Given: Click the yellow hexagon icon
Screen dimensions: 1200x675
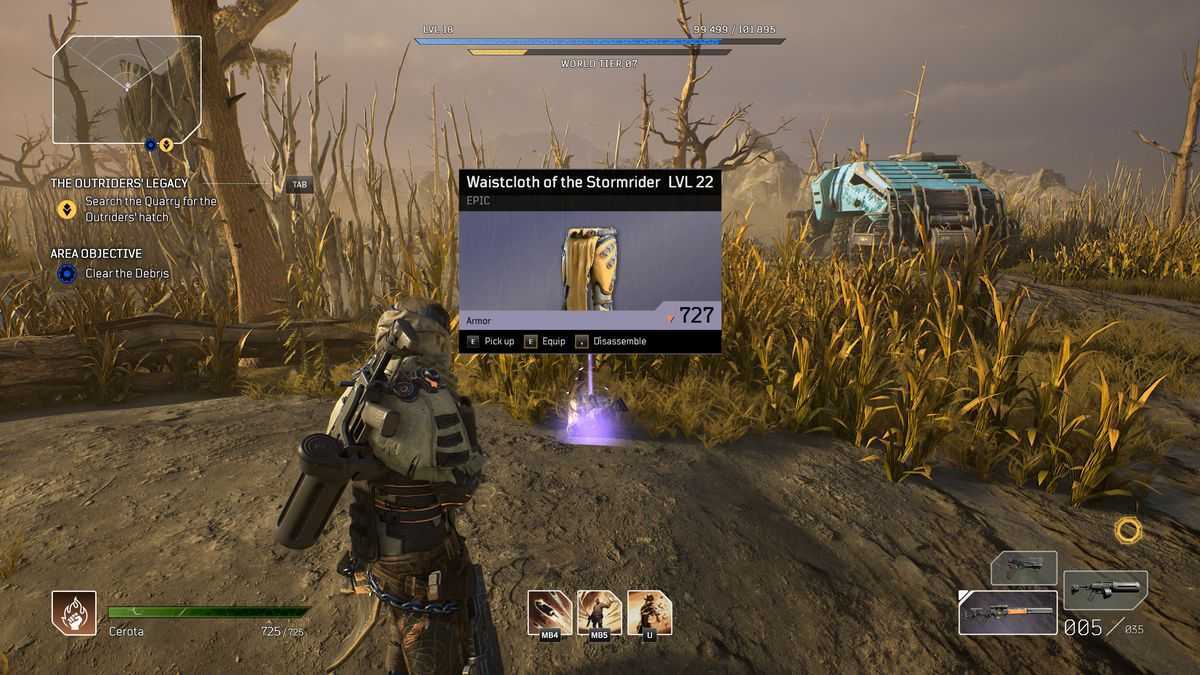Looking at the screenshot, I should click(1128, 530).
